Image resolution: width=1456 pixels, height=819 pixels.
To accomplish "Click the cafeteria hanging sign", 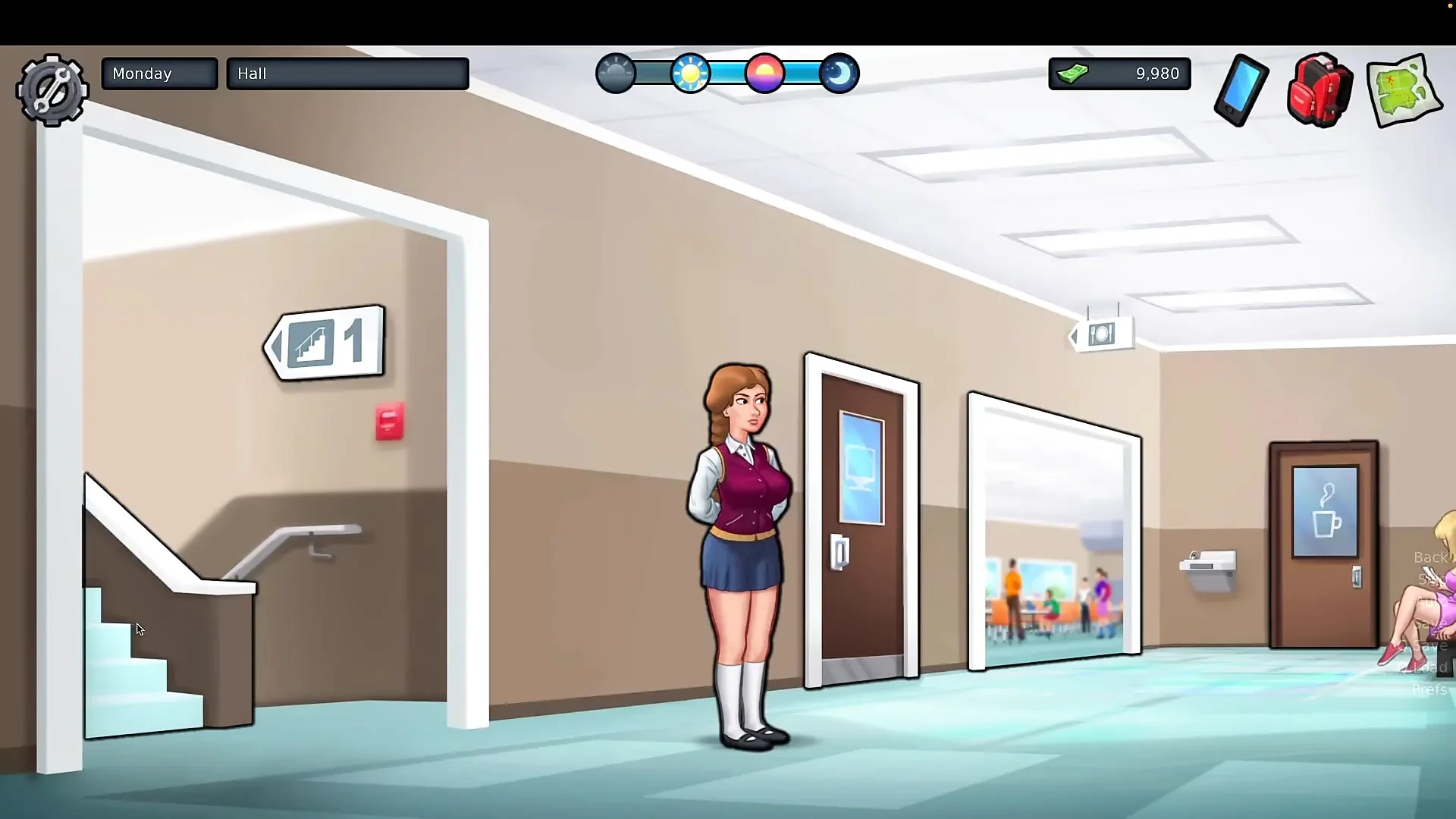I will pos(1101,334).
